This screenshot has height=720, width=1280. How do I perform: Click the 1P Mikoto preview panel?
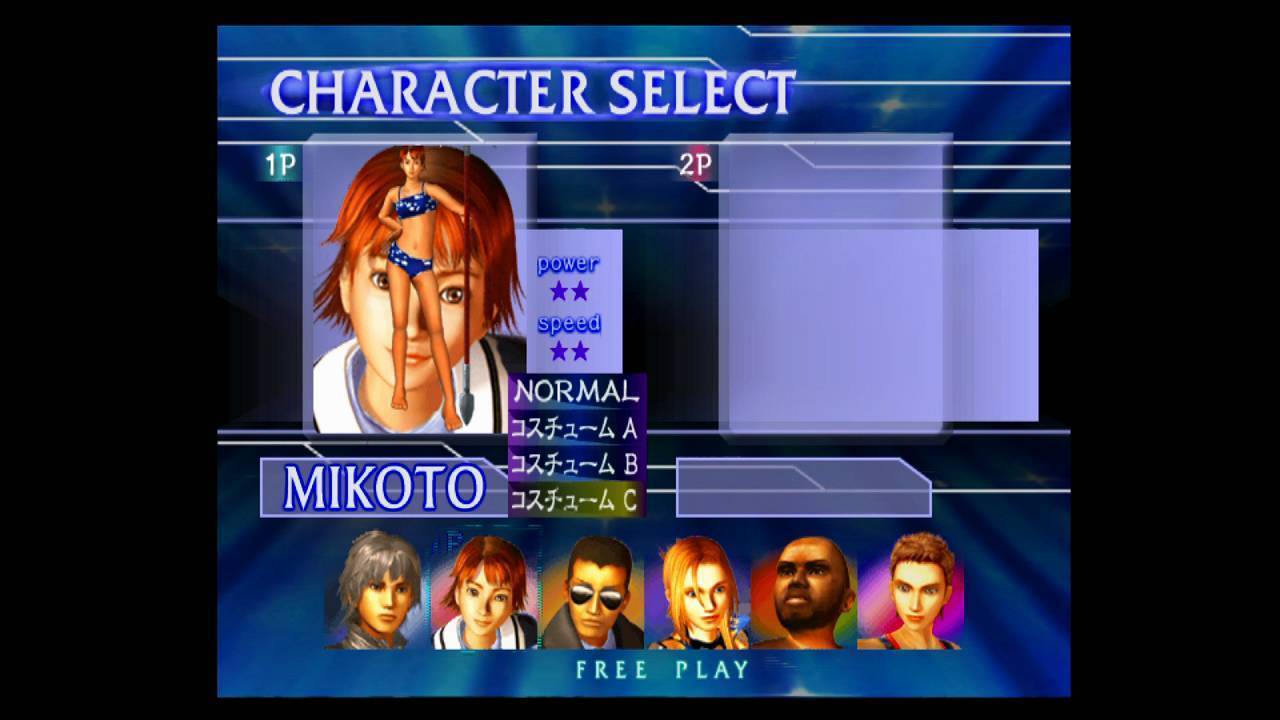click(x=415, y=285)
